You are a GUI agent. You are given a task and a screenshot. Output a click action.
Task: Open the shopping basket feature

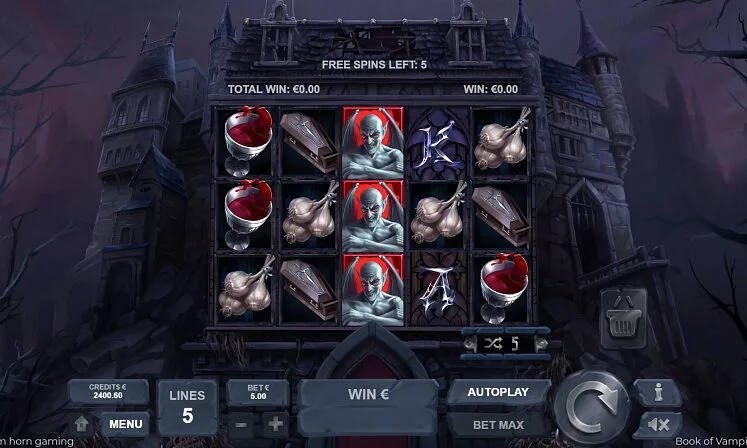tap(620, 318)
